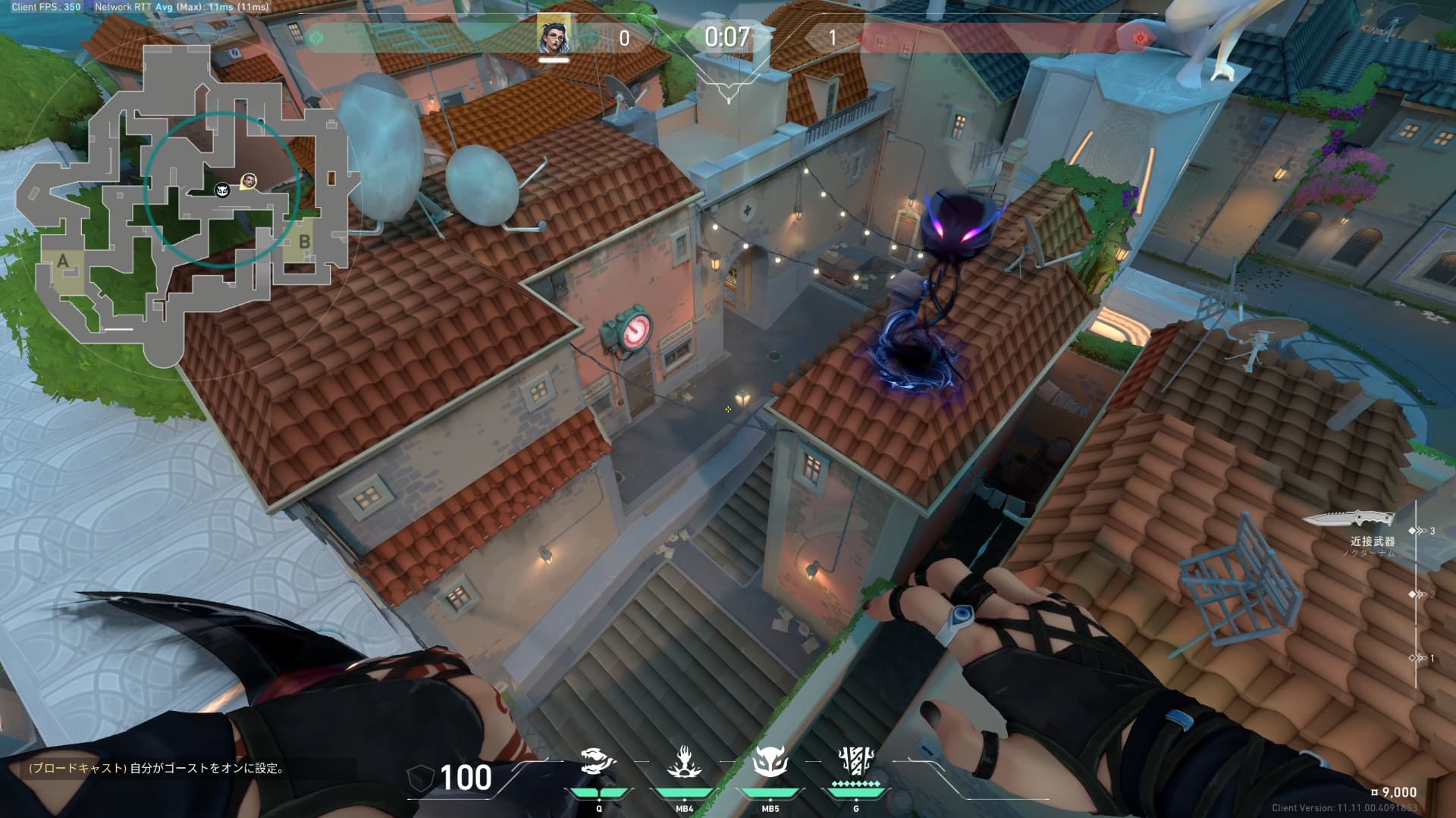Viewport: 1456px width, 818px height.
Task: Click the Prowler creature icon on minimap
Action: pyautogui.click(x=222, y=190)
